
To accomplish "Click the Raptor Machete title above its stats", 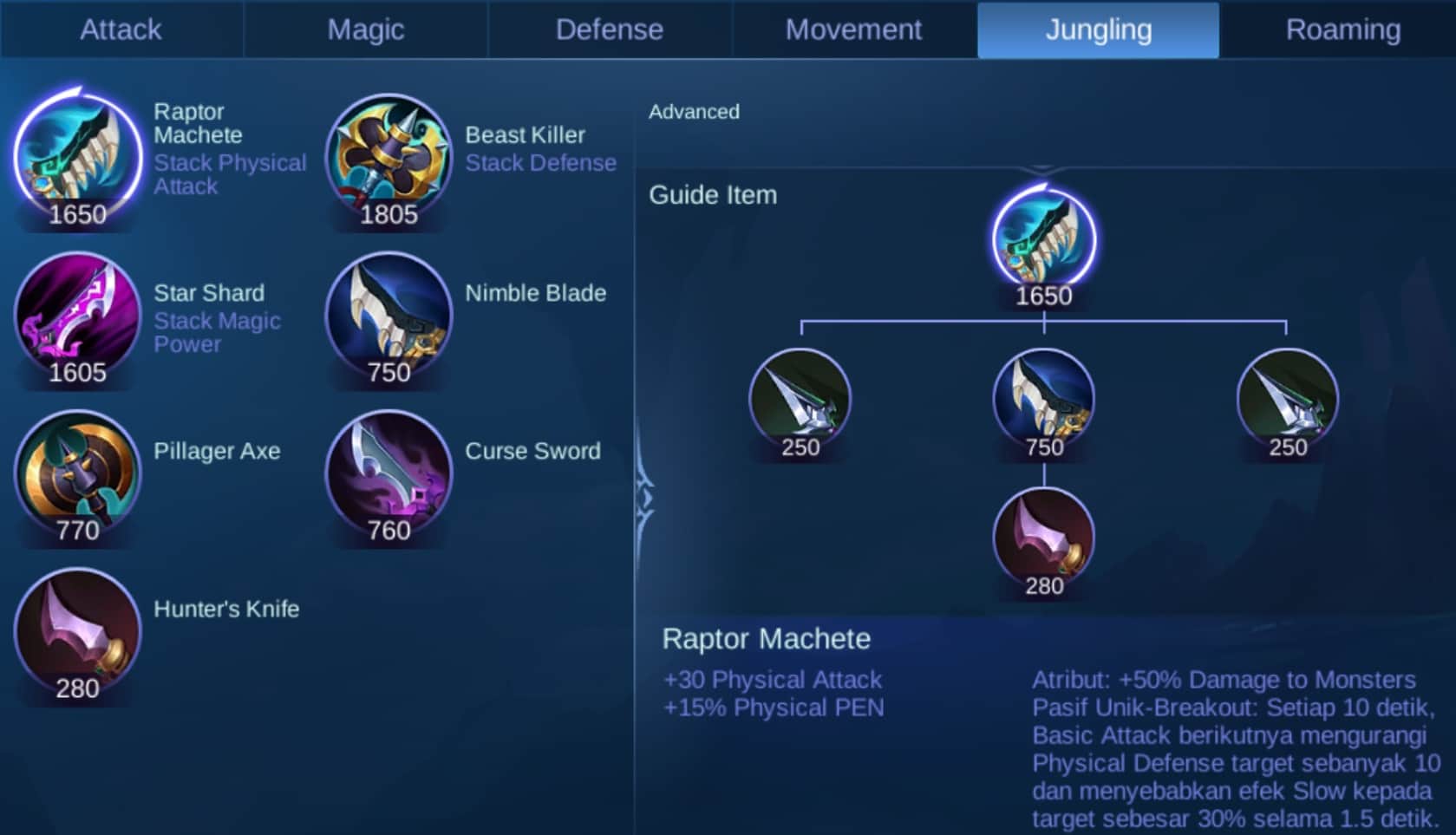I will (766, 639).
